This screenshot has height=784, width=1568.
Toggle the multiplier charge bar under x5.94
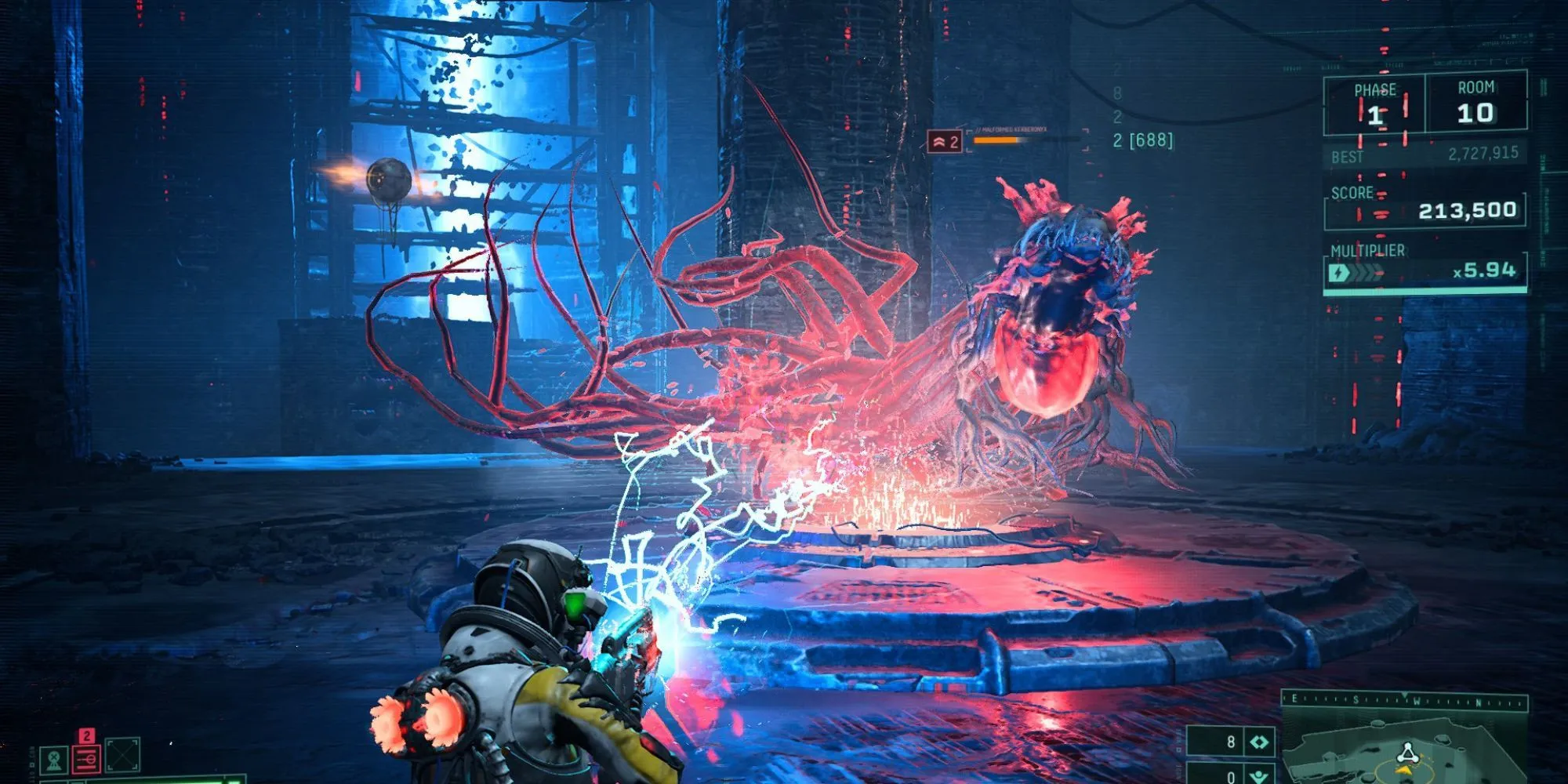tap(1425, 292)
